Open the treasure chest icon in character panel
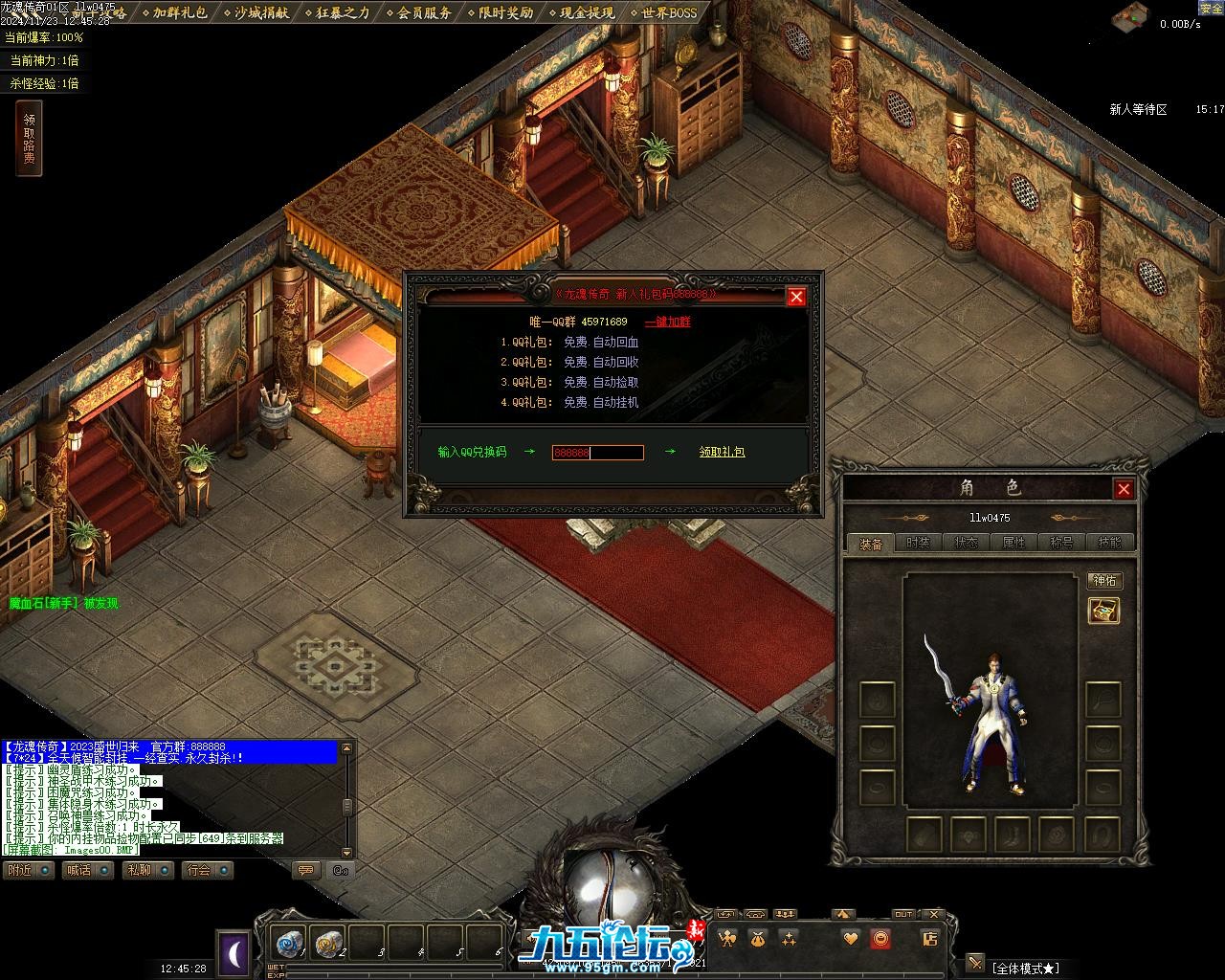The width and height of the screenshot is (1225, 980). click(1104, 611)
